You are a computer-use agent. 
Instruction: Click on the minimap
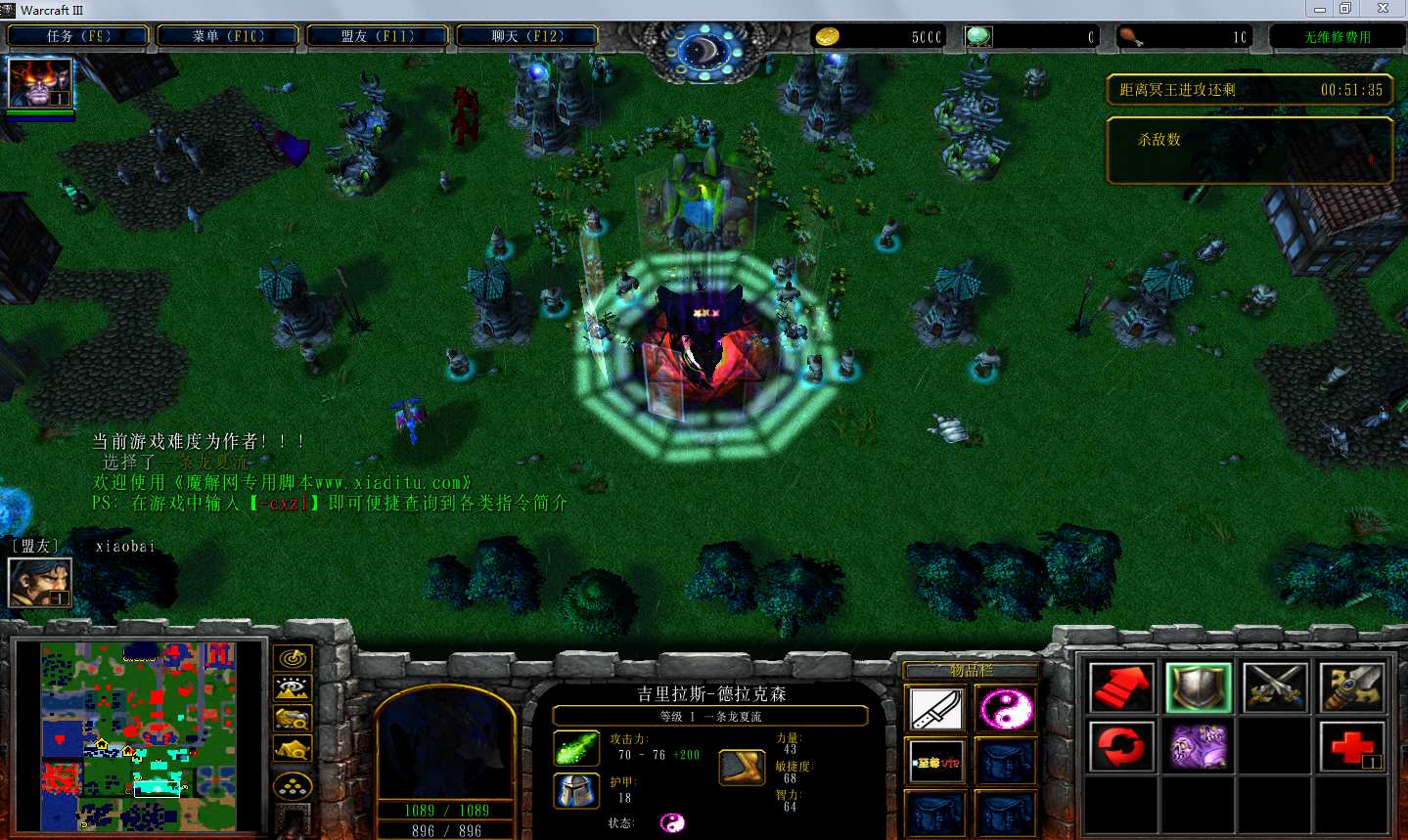click(x=138, y=735)
